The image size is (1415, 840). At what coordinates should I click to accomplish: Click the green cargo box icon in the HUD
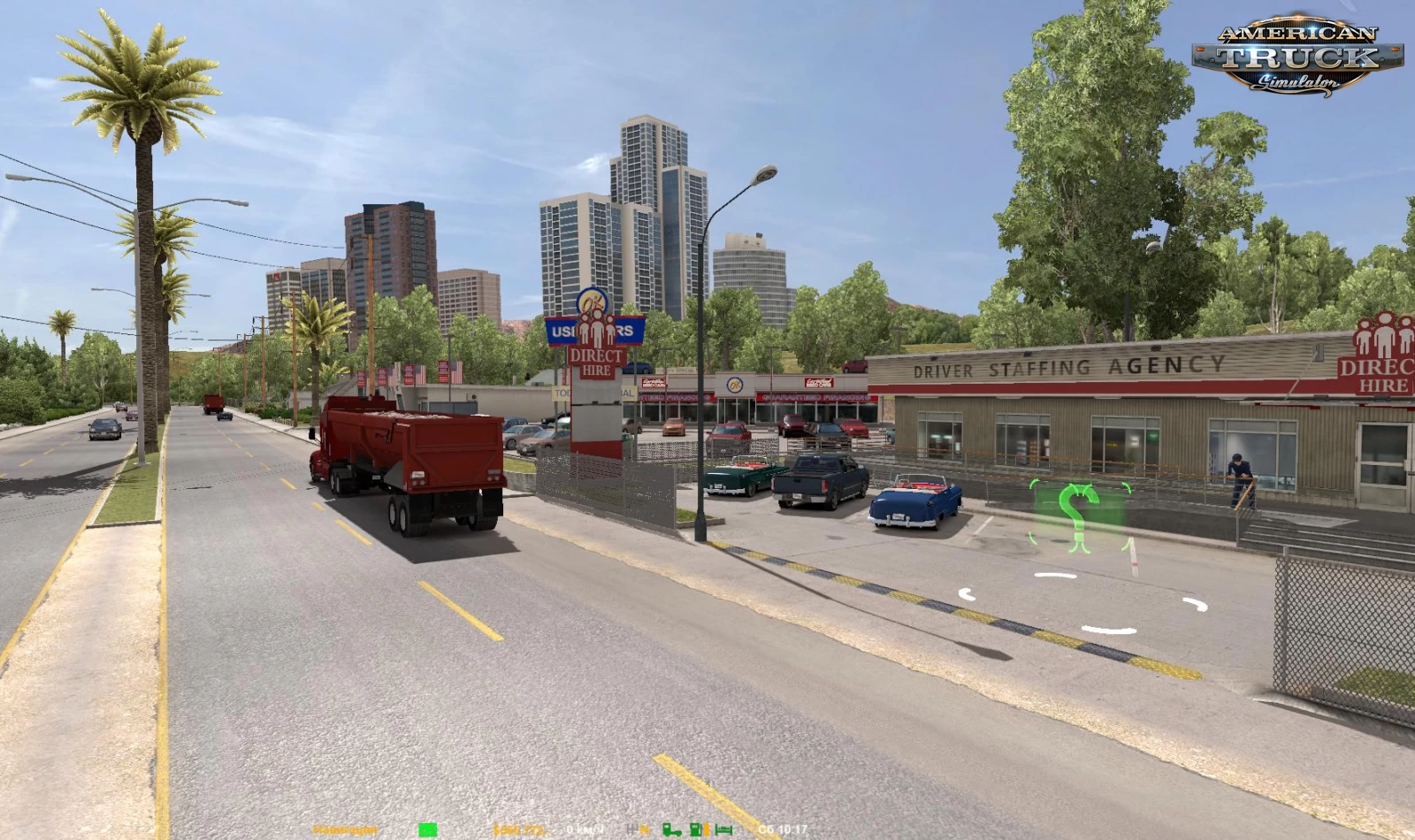pos(429,828)
